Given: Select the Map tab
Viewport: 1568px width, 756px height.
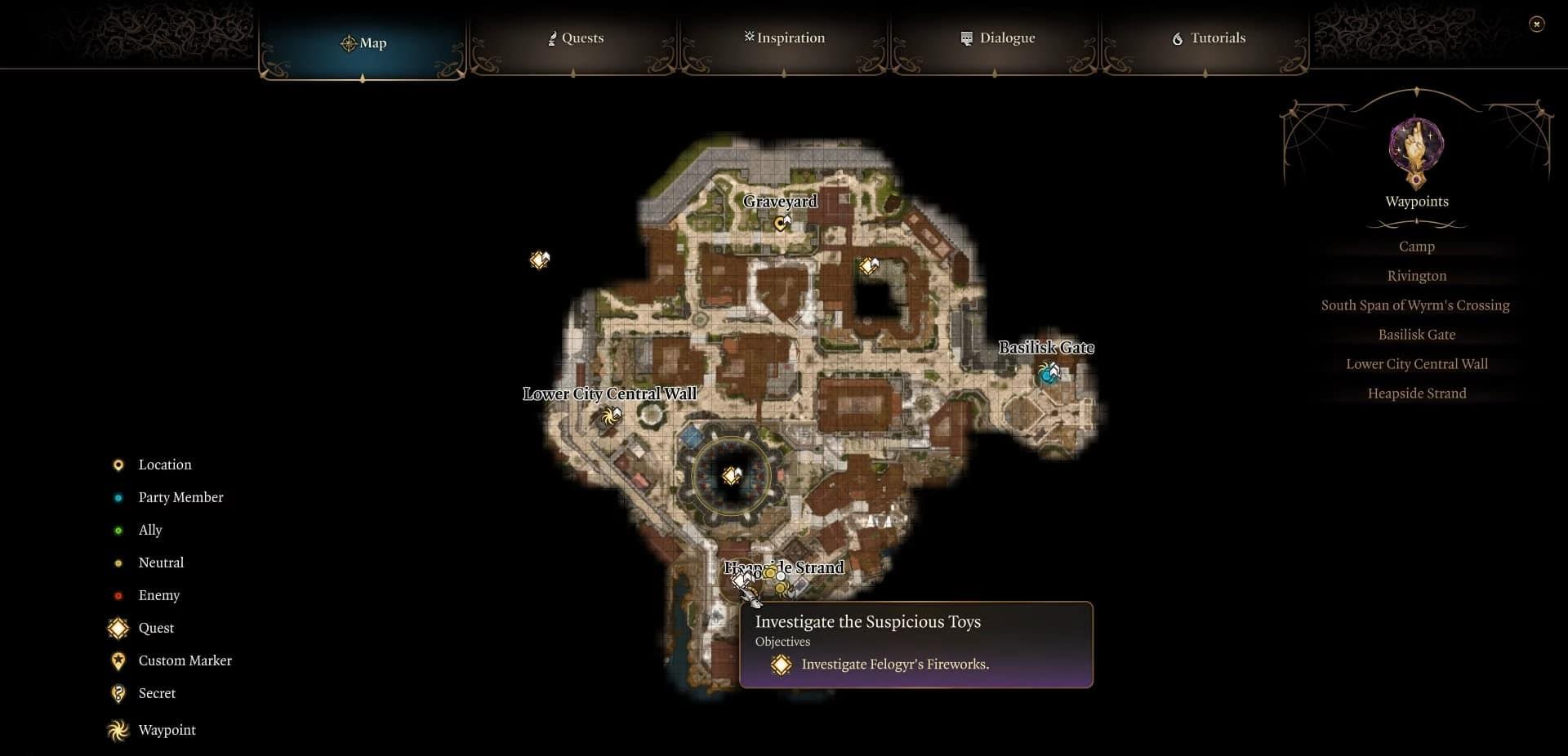Looking at the screenshot, I should click(363, 43).
